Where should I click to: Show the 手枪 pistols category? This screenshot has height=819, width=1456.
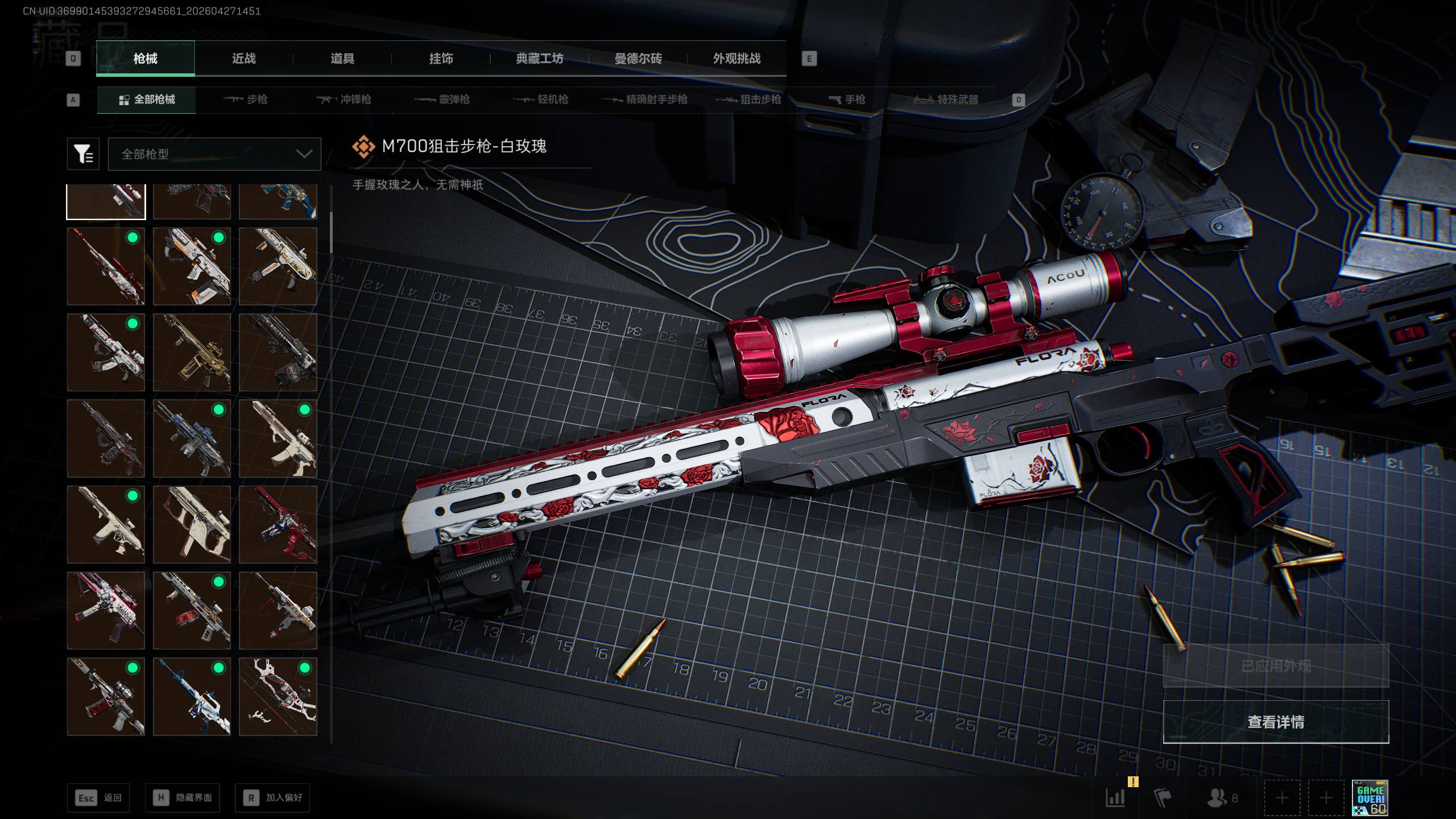tap(847, 100)
